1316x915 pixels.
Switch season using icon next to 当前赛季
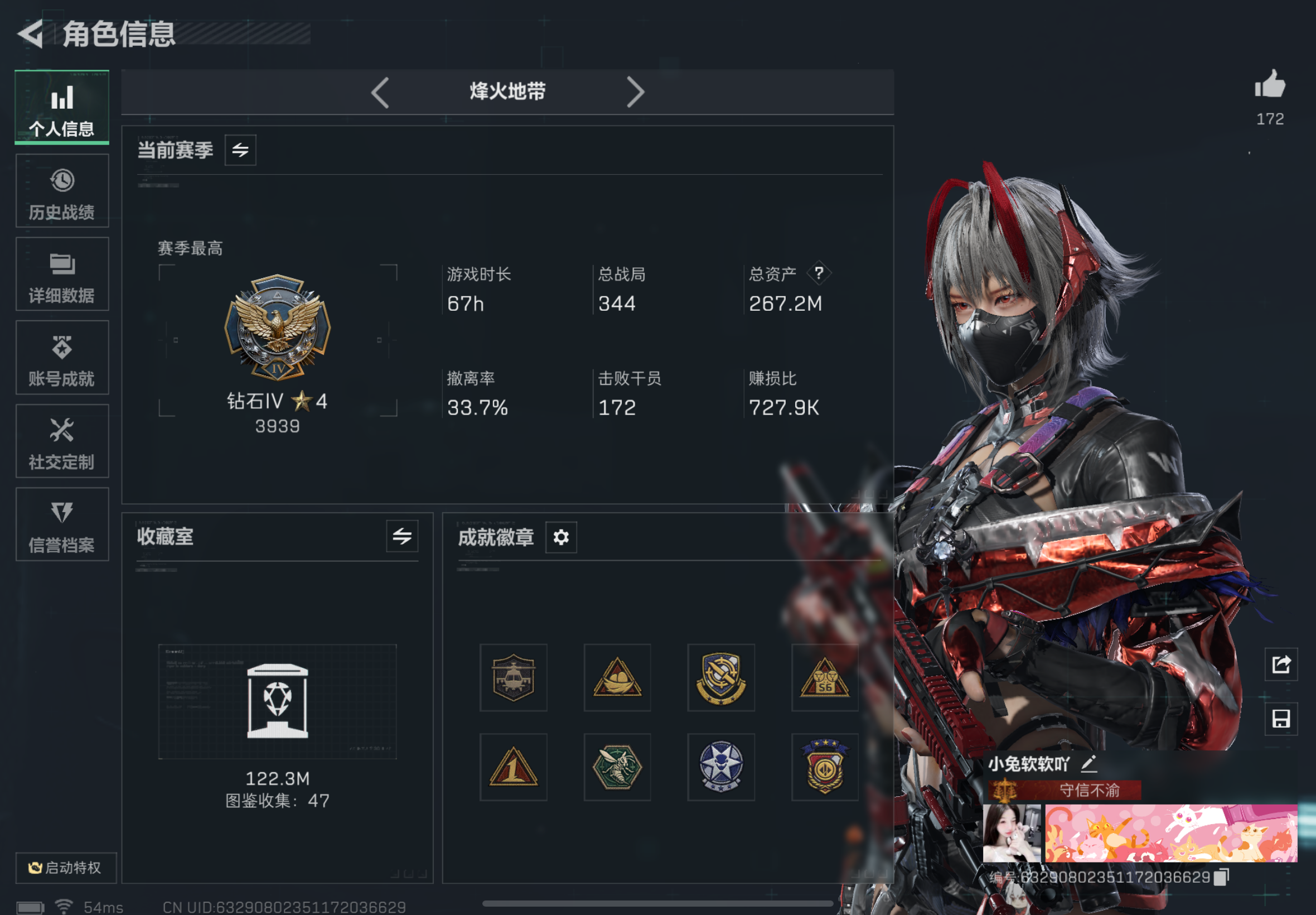point(240,150)
